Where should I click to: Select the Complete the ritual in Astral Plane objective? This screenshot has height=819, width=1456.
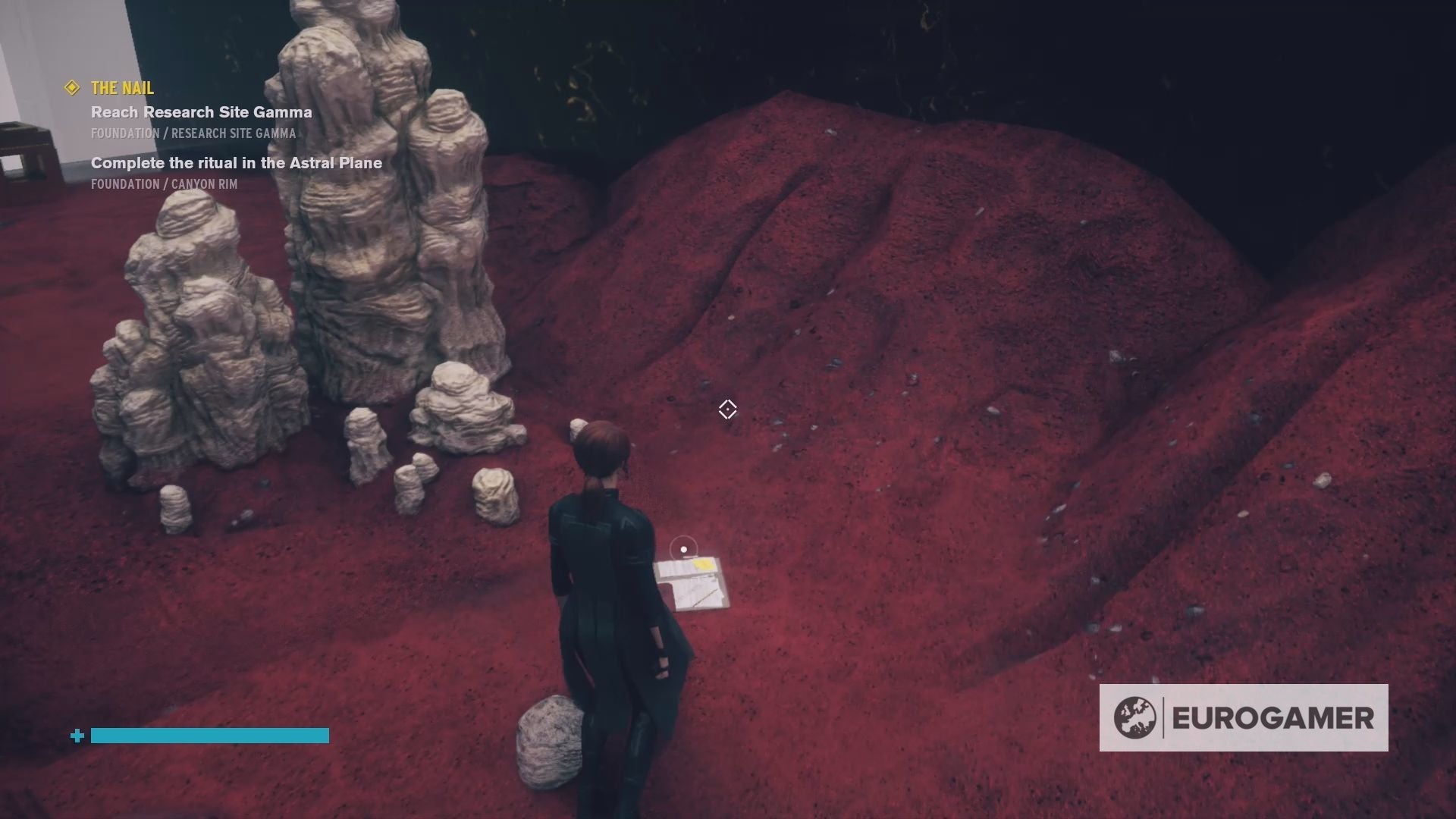click(x=236, y=162)
